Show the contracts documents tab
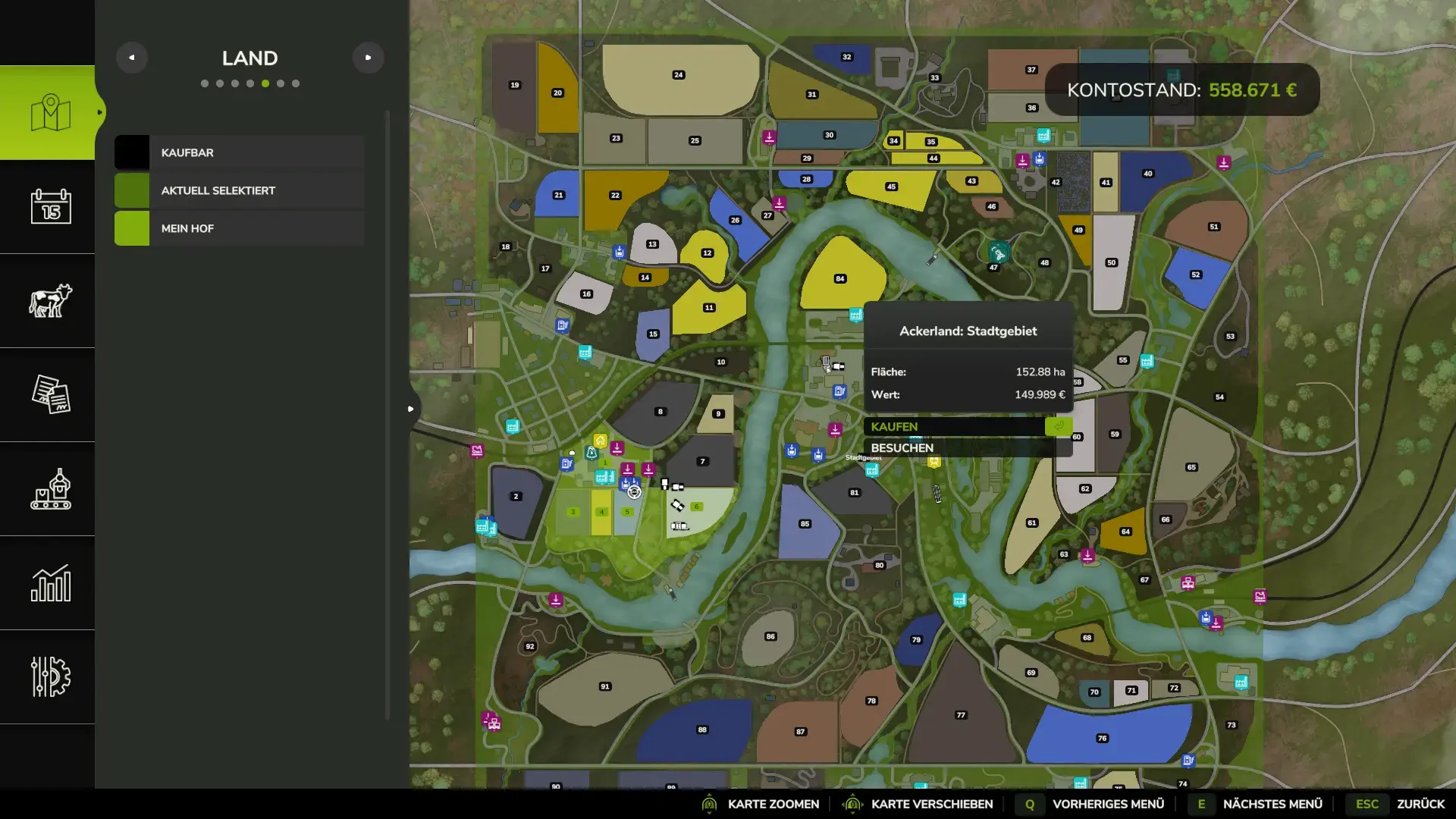 (x=50, y=394)
